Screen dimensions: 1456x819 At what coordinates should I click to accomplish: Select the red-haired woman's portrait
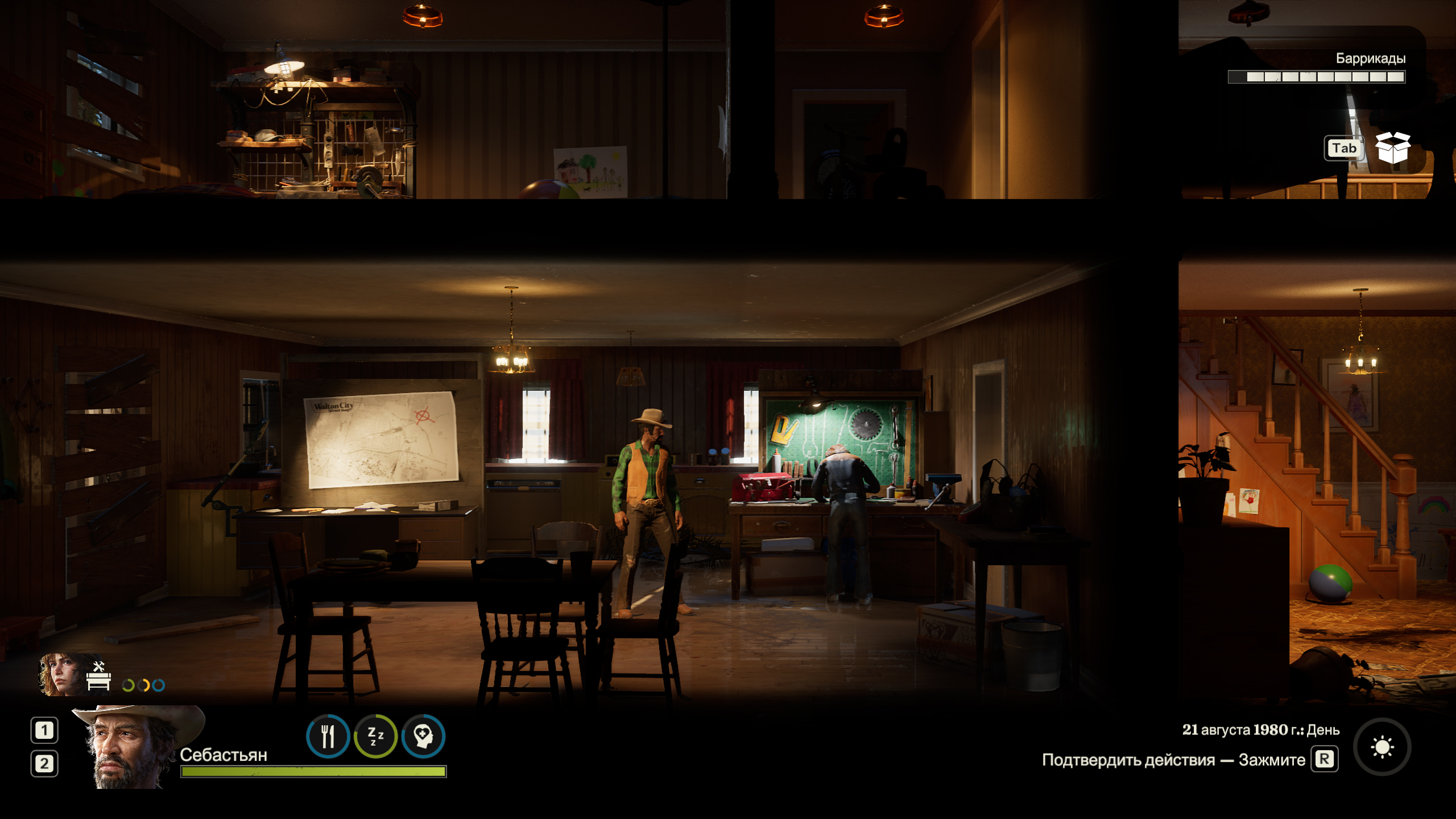tap(61, 675)
